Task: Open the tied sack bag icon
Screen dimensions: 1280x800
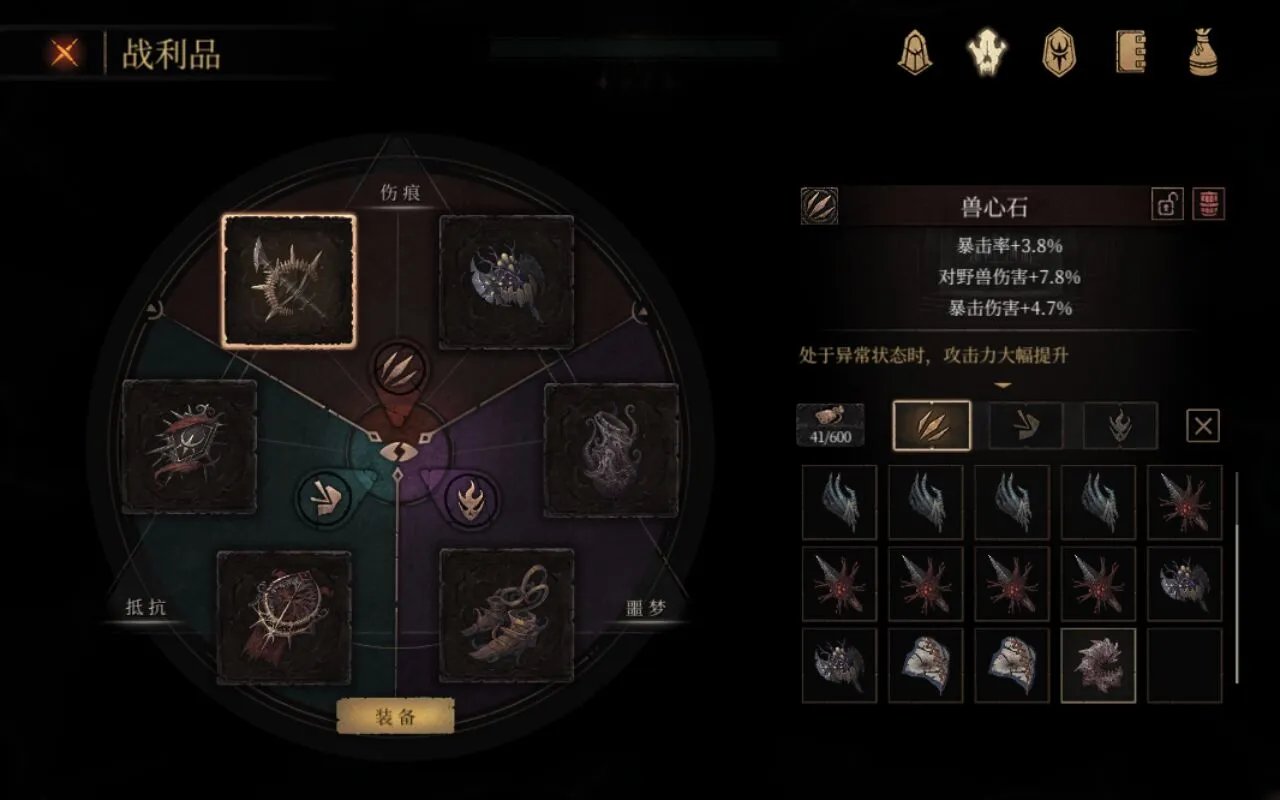Action: pos(1203,52)
